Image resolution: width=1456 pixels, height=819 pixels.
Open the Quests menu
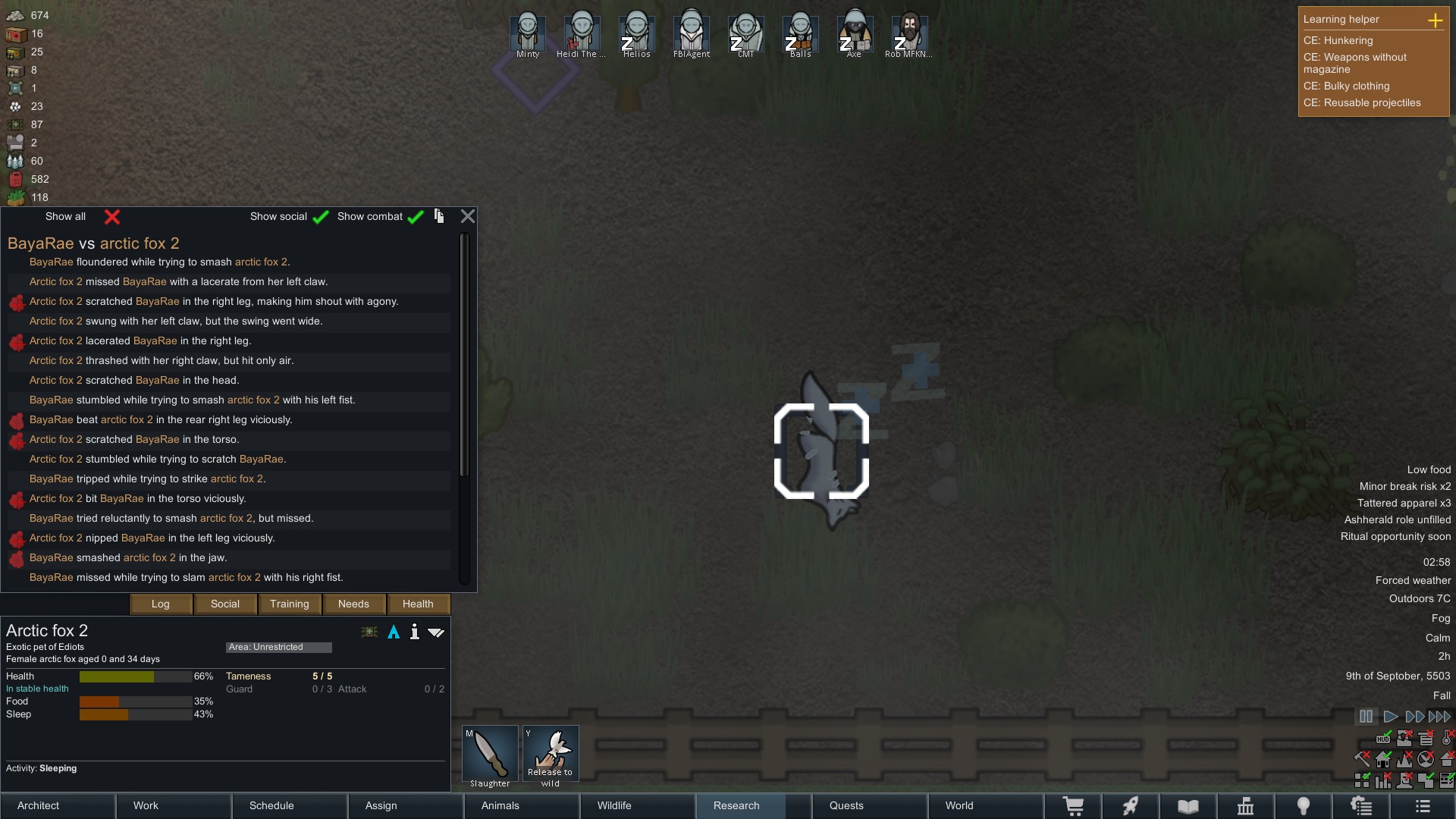pos(869,805)
